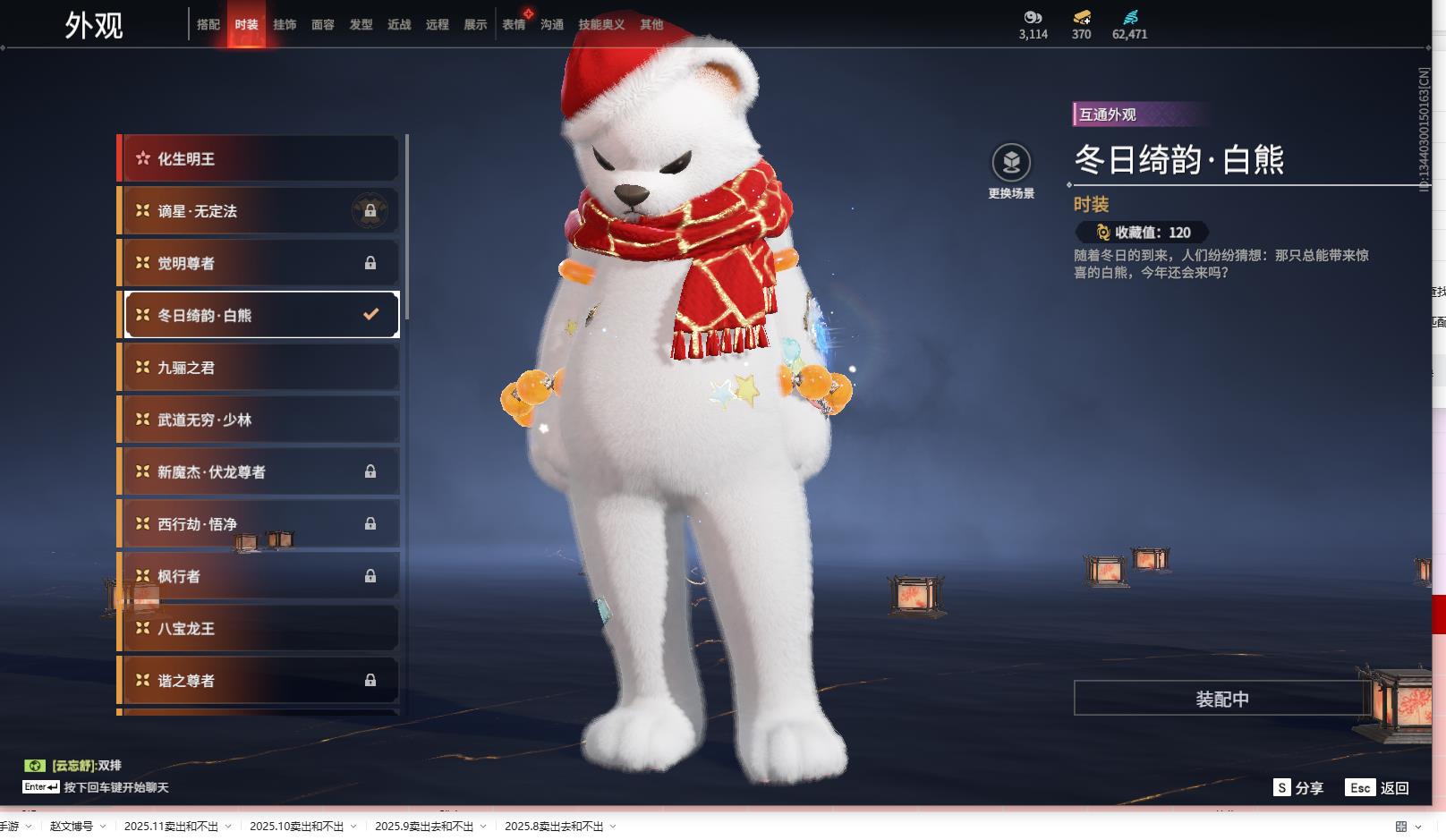The image size is (1446, 840).
Task: Click the 装配中 equip button
Action: click(1221, 699)
